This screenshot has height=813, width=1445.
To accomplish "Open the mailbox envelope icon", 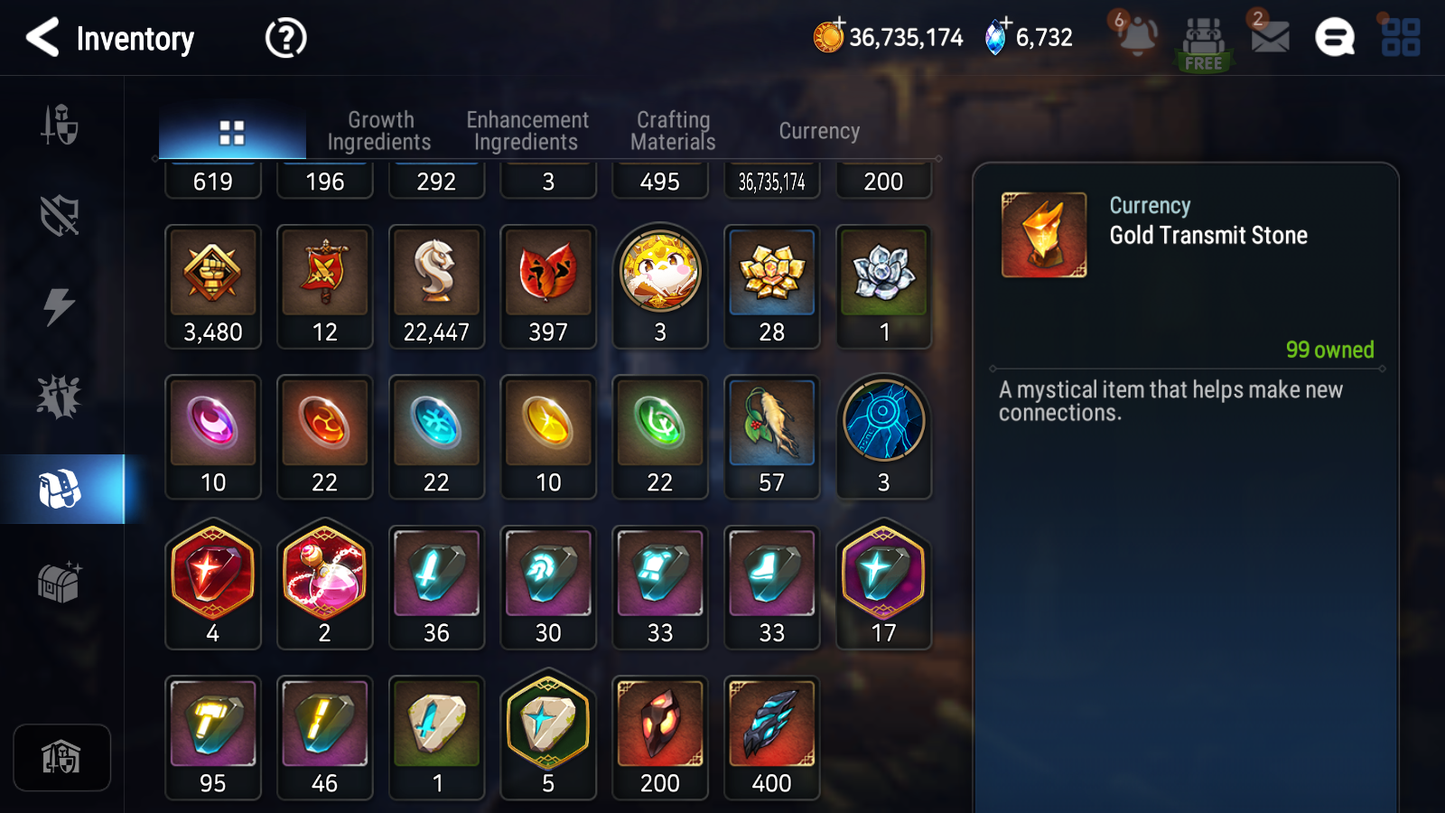I will point(1270,37).
